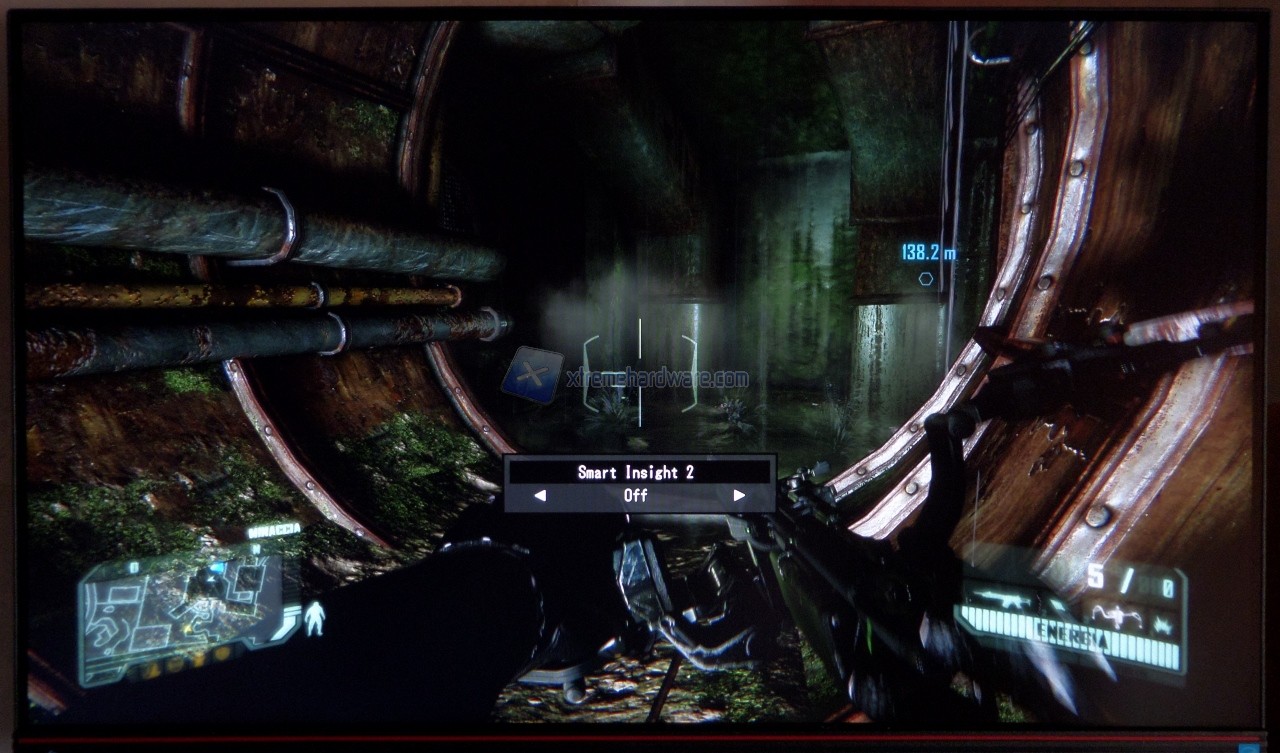This screenshot has height=753, width=1280.
Task: Select the assault rifle weapon icon
Action: pyautogui.click(x=1002, y=601)
